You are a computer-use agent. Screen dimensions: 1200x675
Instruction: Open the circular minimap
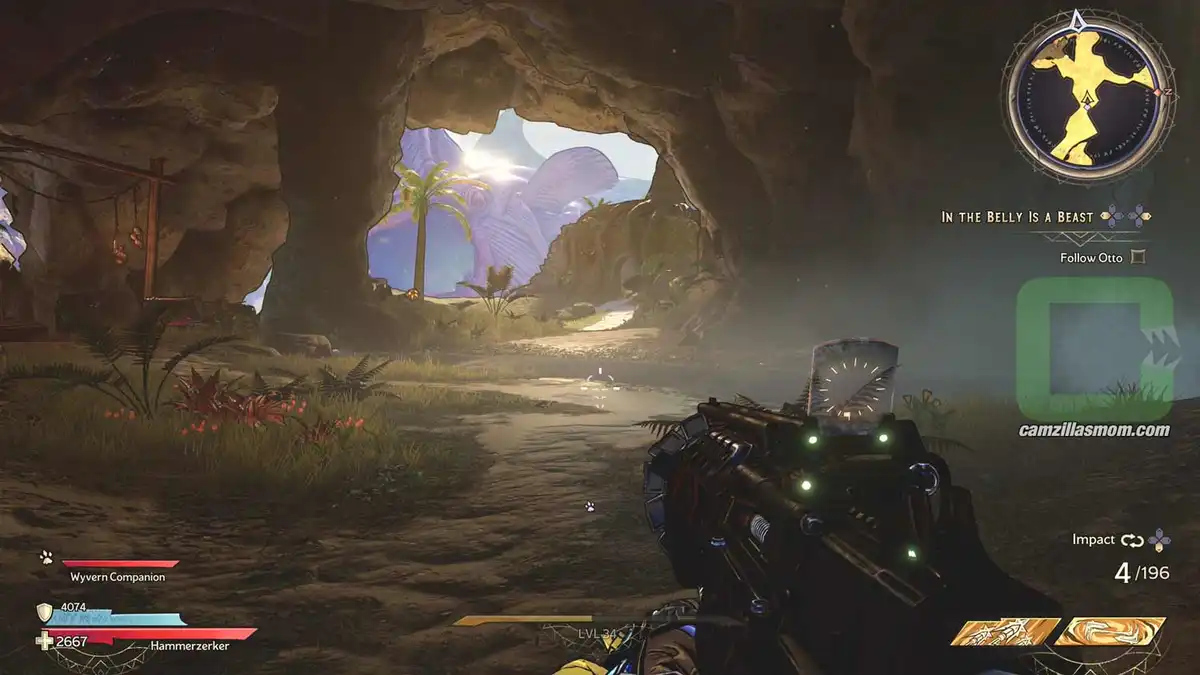[1088, 95]
